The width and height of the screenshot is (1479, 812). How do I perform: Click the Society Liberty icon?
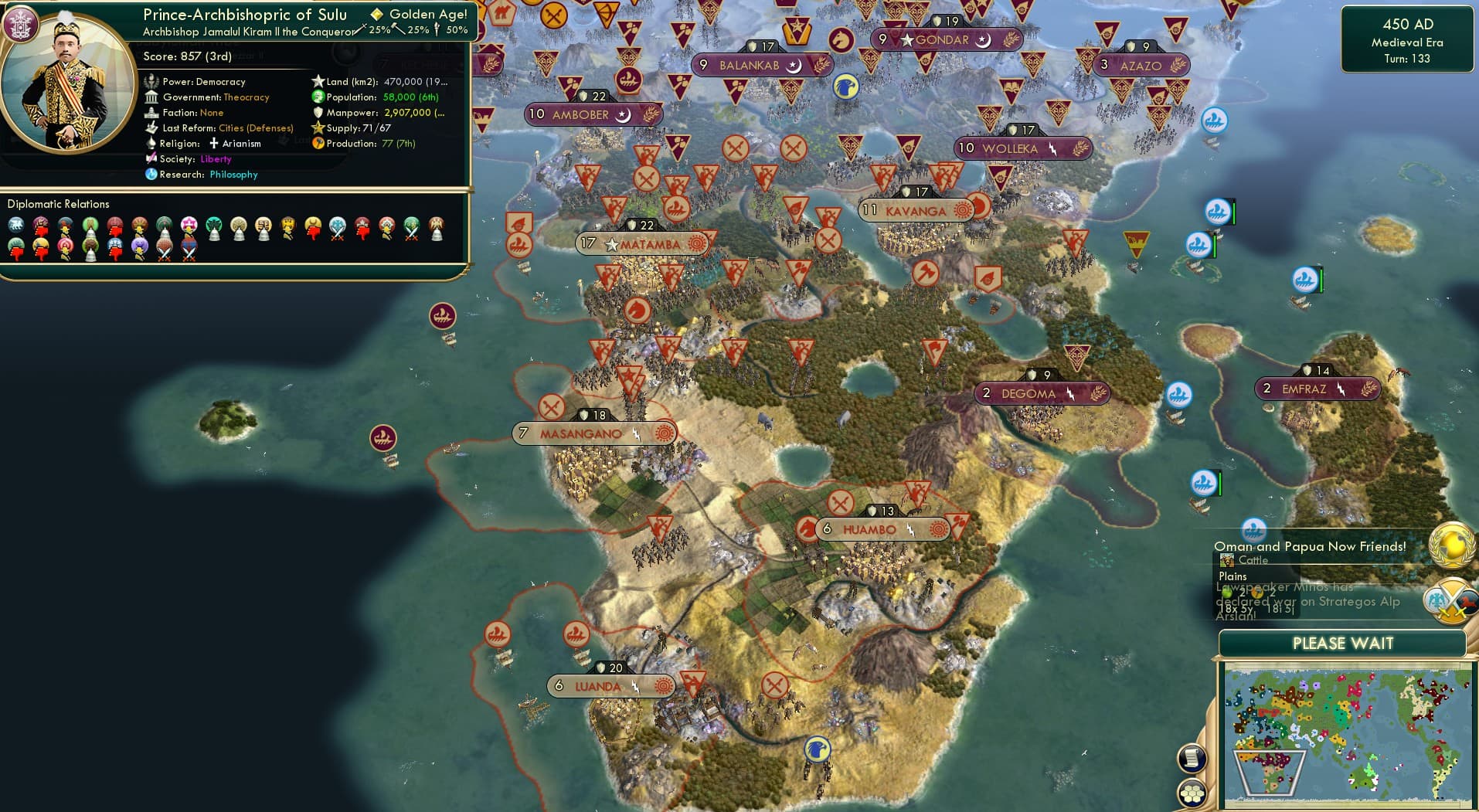[x=151, y=158]
